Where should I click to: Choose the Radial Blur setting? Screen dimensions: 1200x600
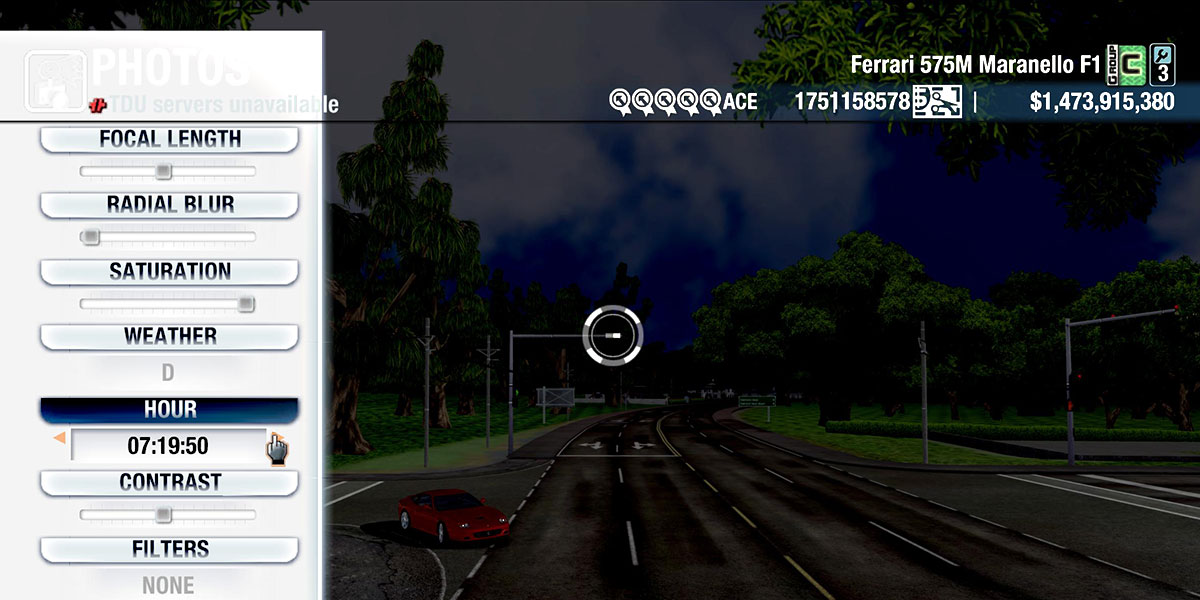[169, 204]
